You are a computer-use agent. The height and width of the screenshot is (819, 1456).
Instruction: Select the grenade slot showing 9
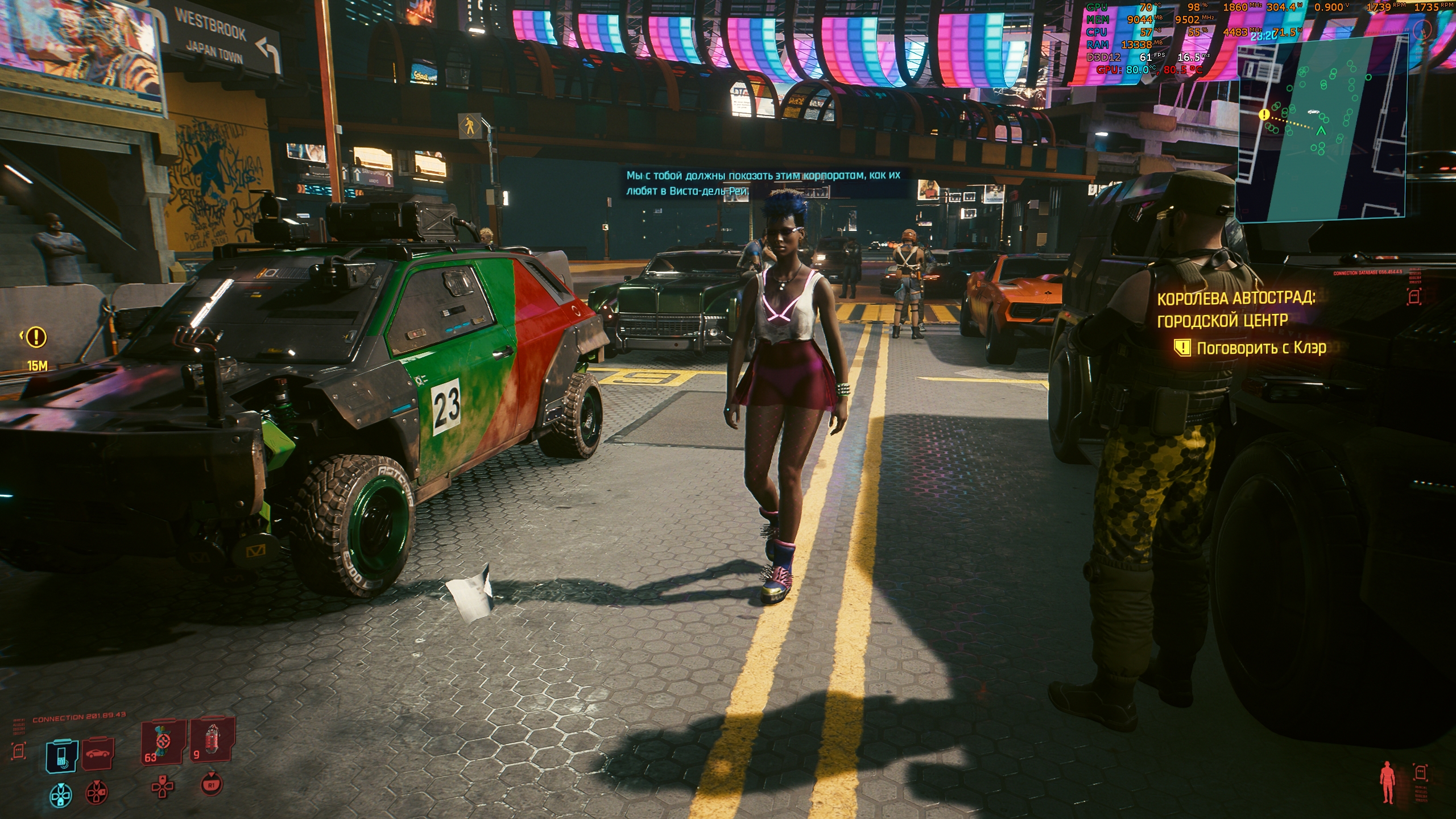(213, 742)
